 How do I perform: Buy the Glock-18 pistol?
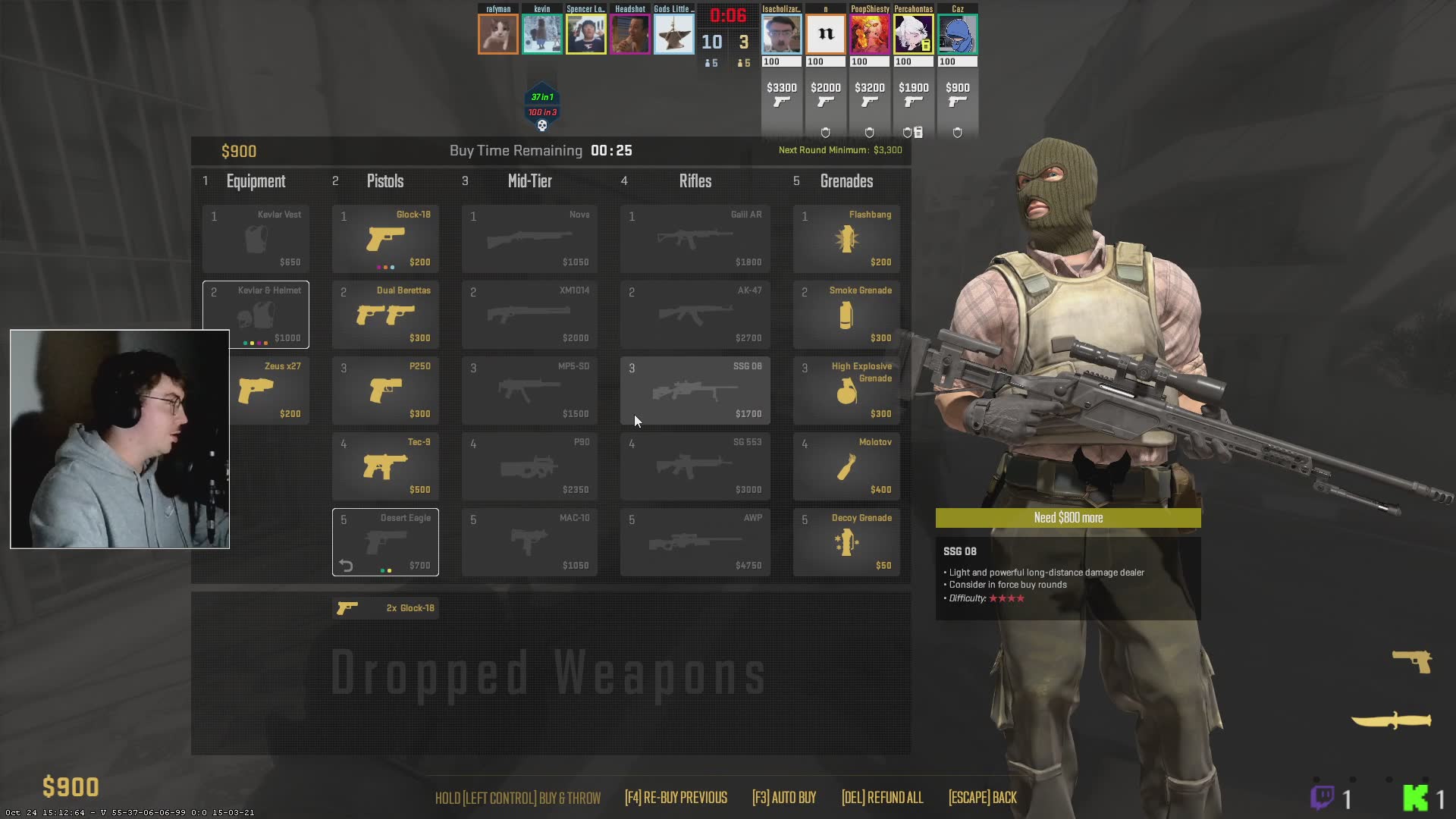[x=385, y=239]
